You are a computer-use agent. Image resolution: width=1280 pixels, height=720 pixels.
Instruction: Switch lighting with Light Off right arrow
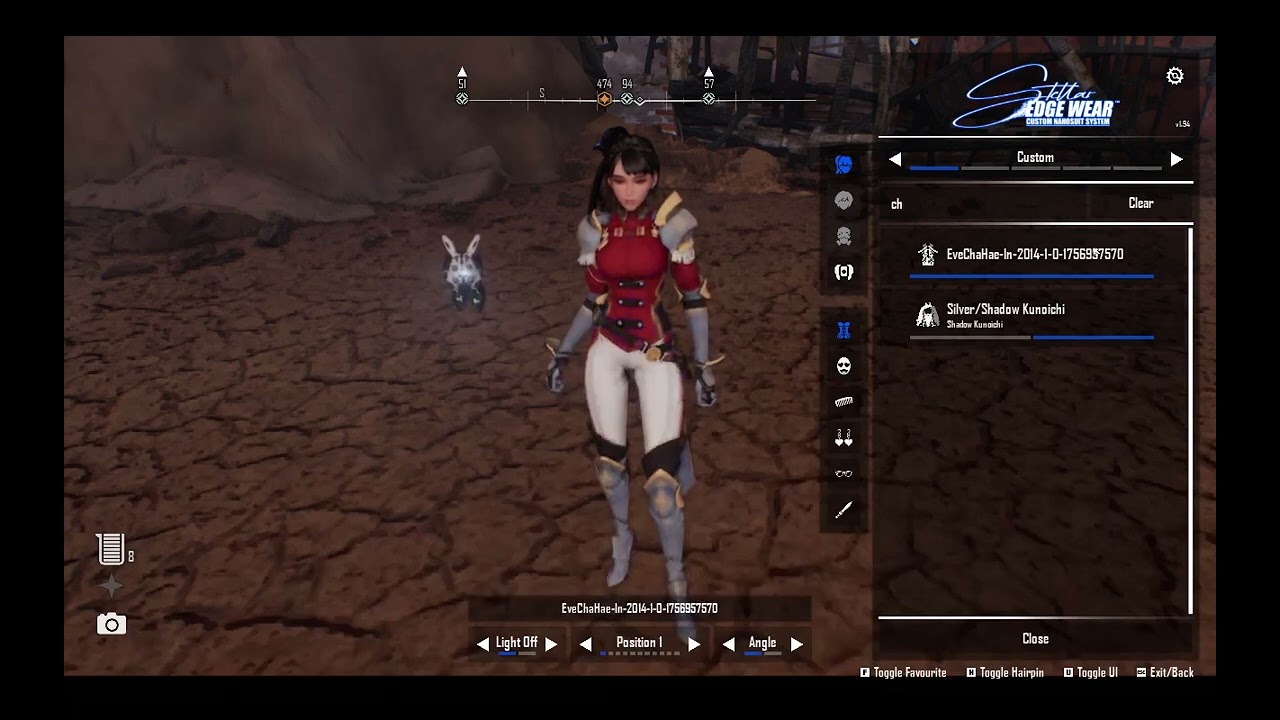(551, 644)
